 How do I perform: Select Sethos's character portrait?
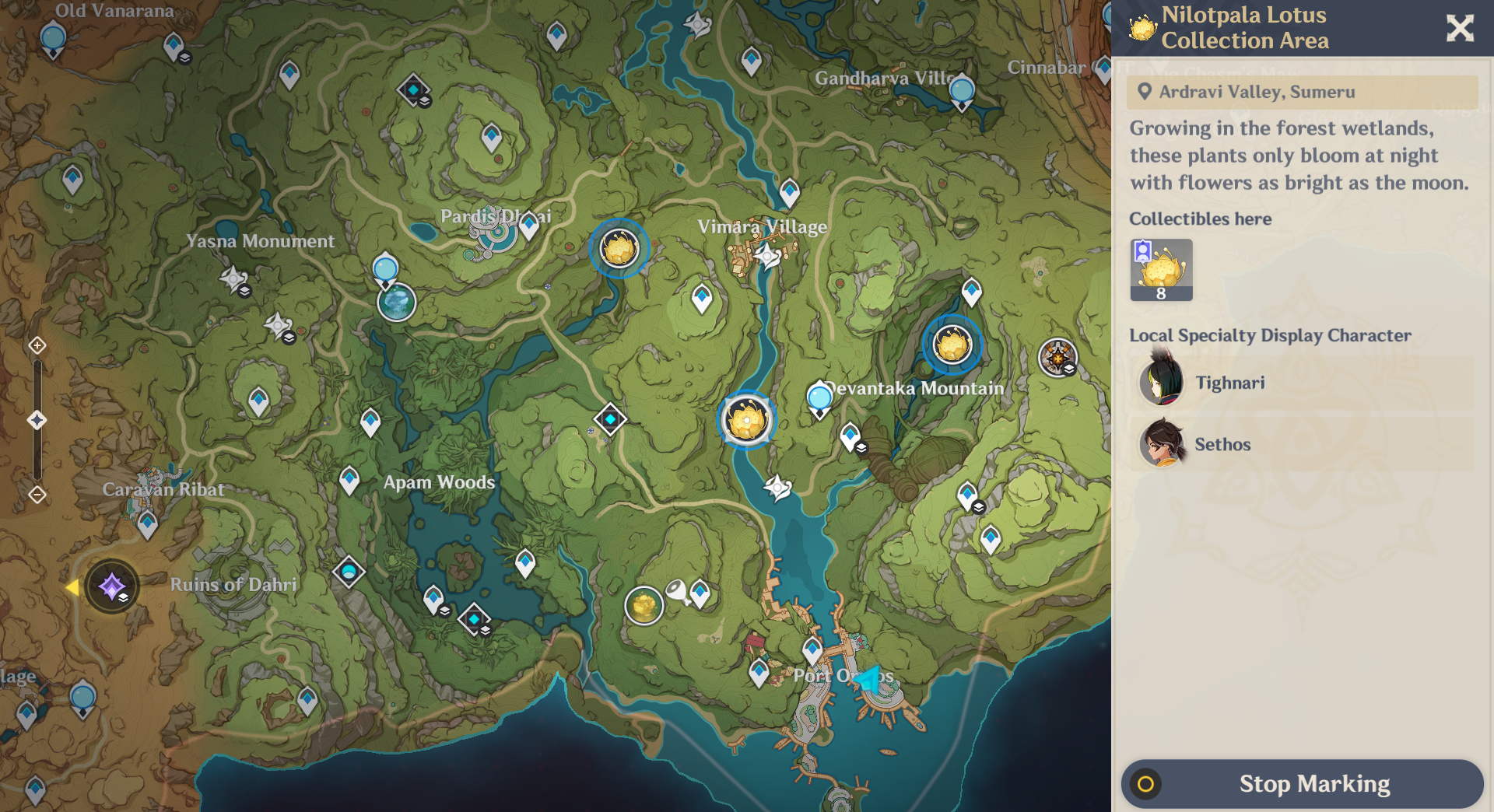pos(1162,443)
